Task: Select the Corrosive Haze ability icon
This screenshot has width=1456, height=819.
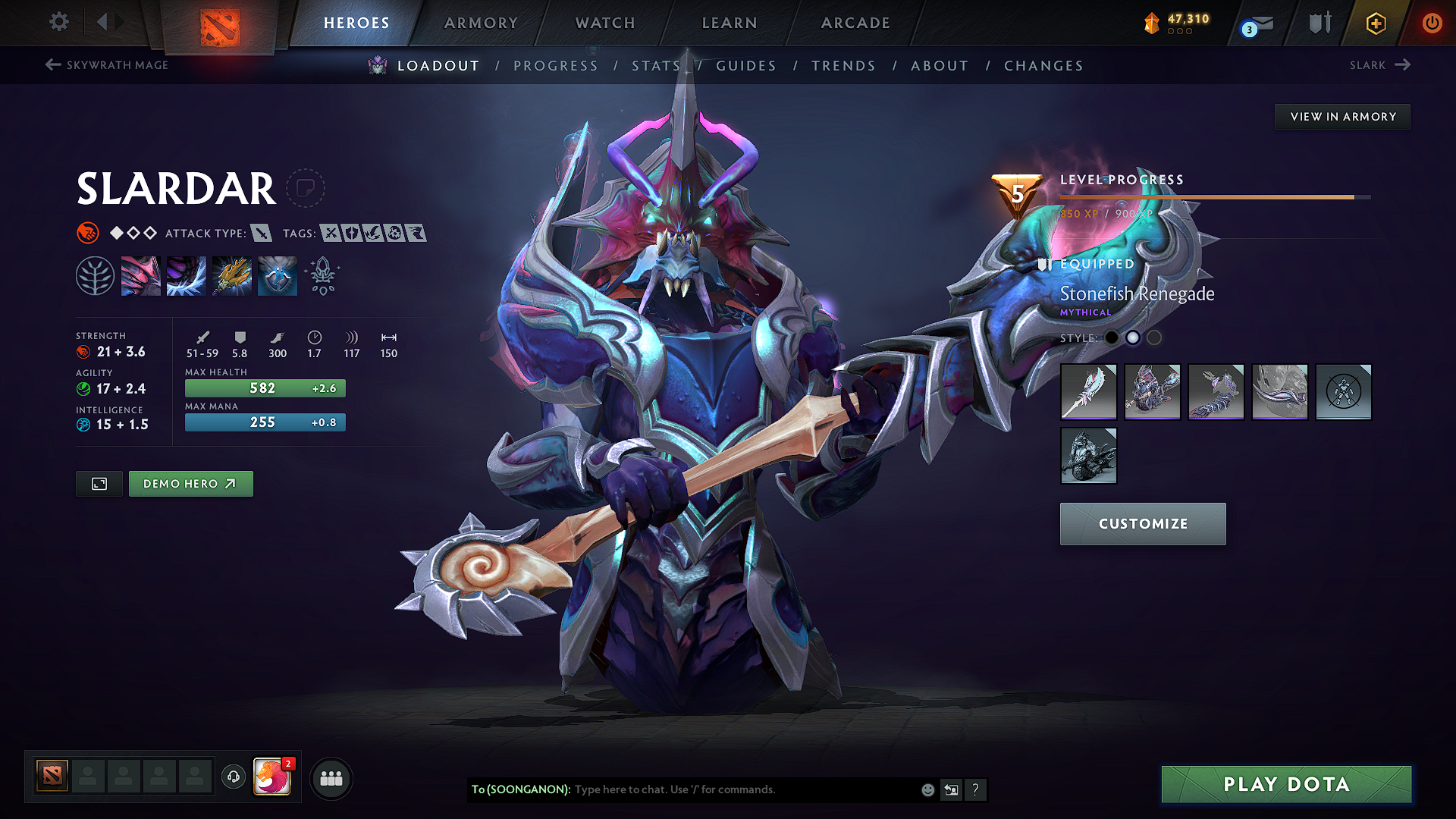Action: click(x=278, y=275)
